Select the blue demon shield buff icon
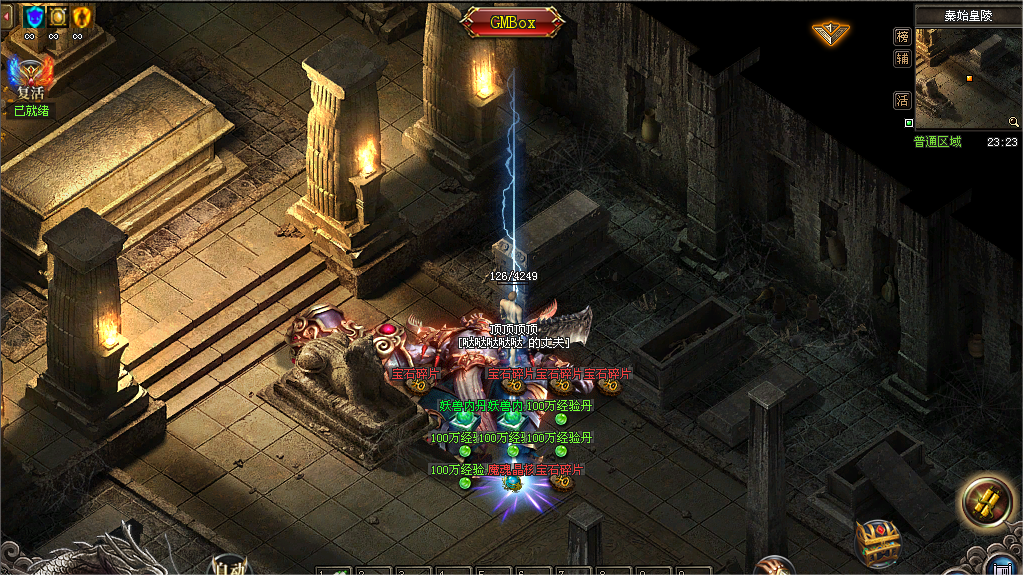This screenshot has height=575, width=1023. [33, 16]
